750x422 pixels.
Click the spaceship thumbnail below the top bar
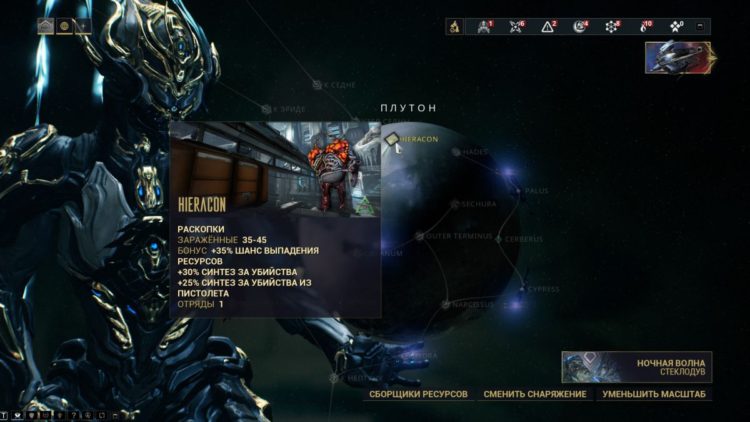678,57
